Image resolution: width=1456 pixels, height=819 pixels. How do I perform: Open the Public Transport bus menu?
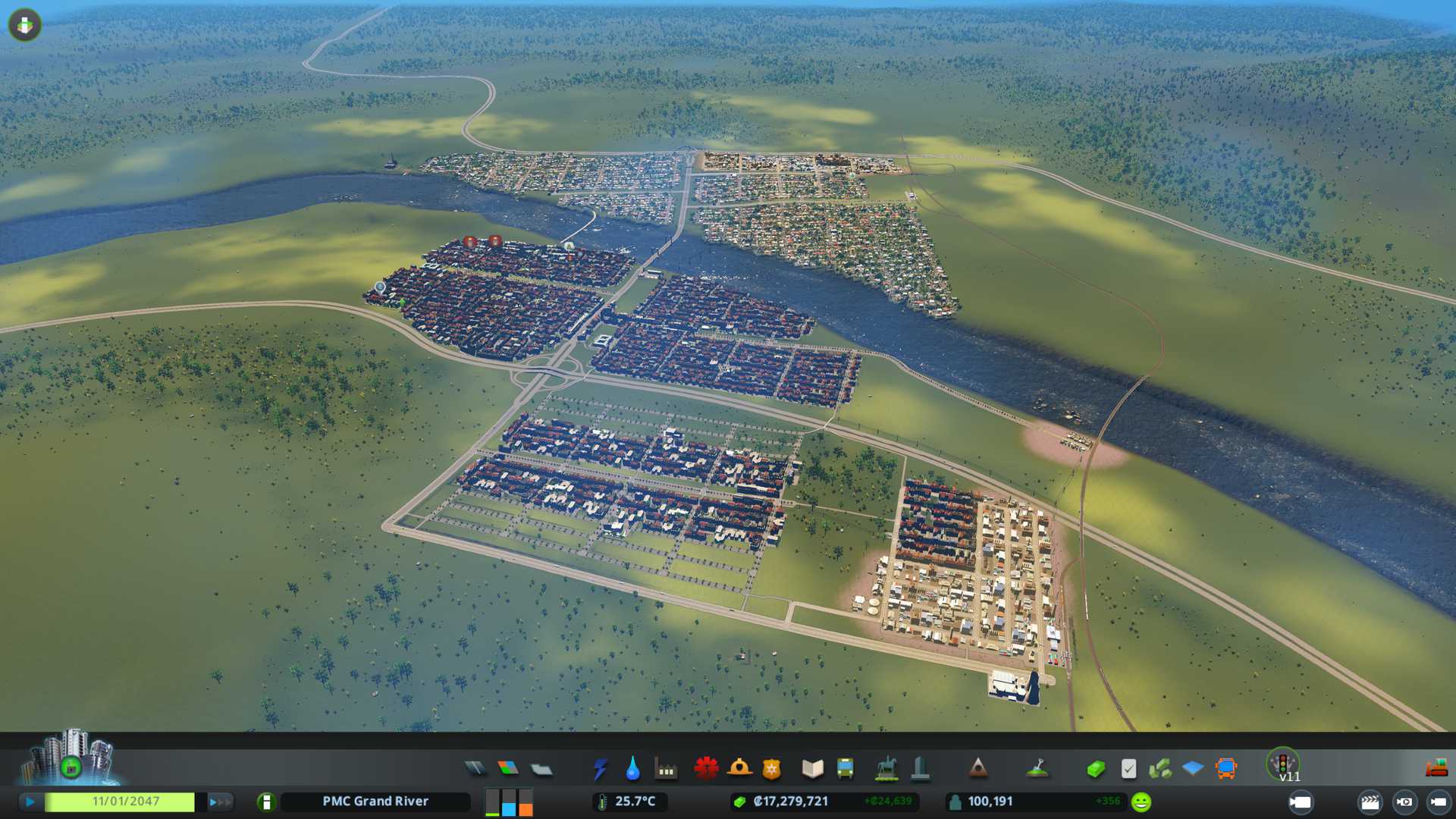pyautogui.click(x=845, y=769)
